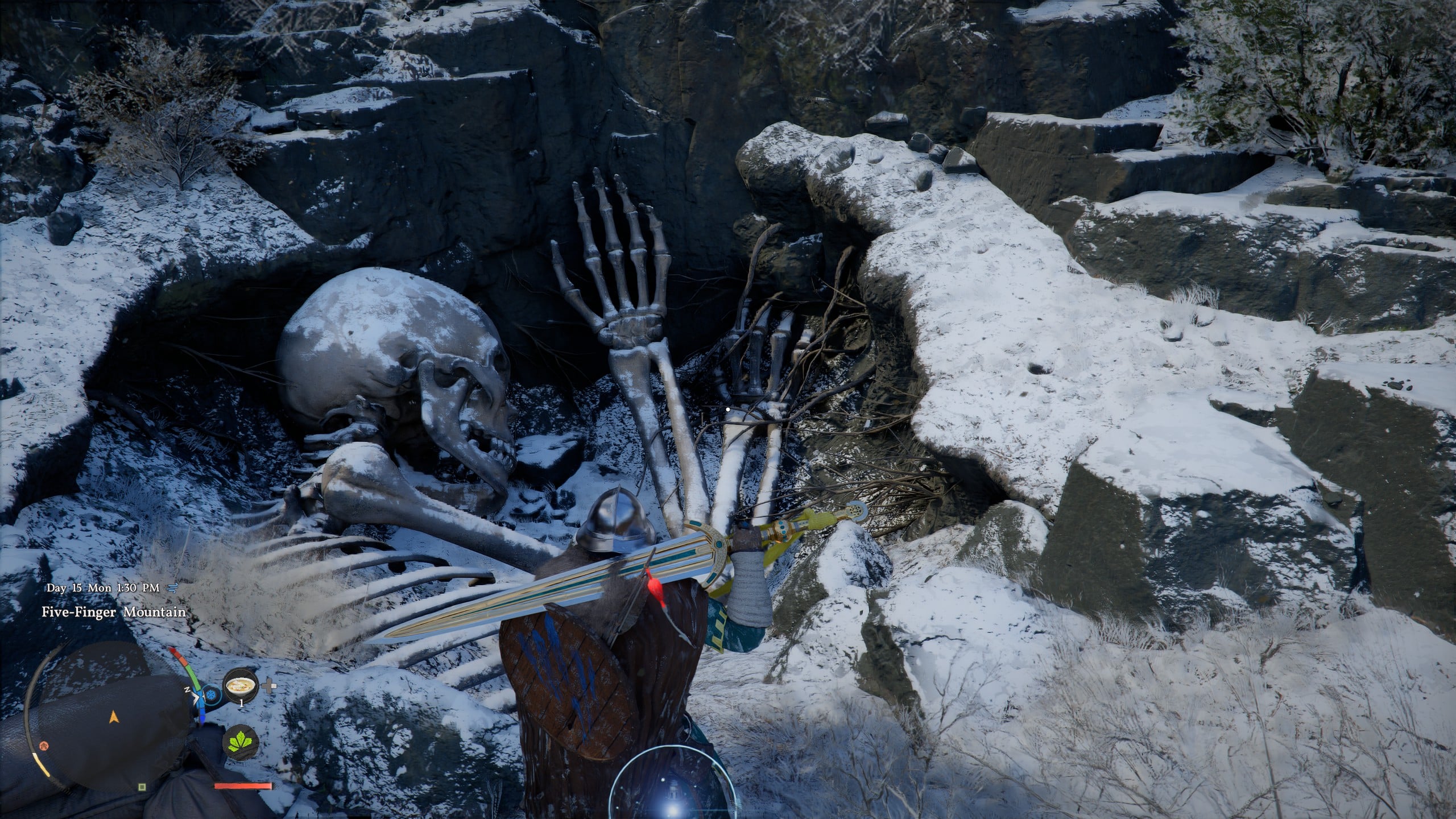
Task: Open the Mon 1:30 PM clock readout
Action: [124, 588]
